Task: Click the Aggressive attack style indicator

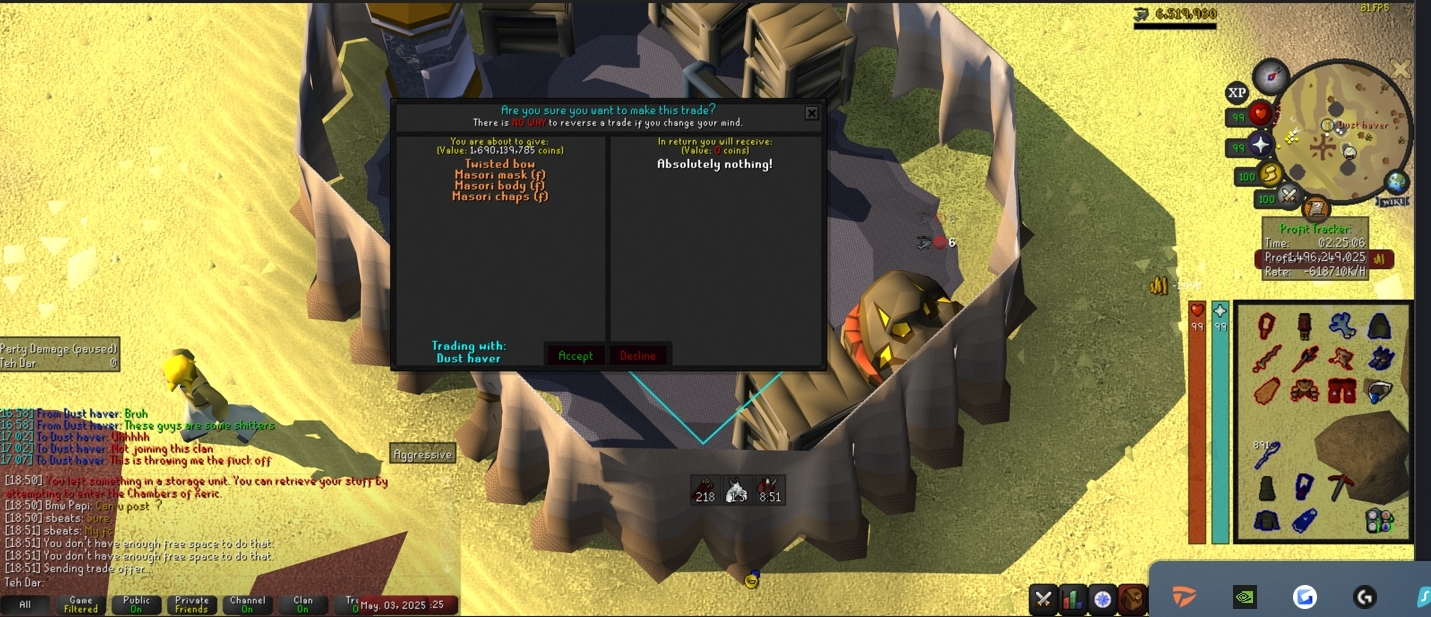Action: (423, 455)
